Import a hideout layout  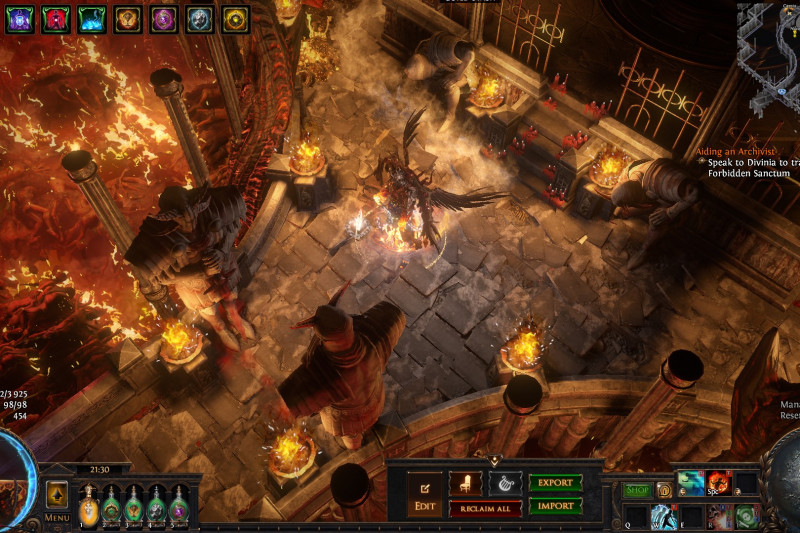pyautogui.click(x=555, y=506)
